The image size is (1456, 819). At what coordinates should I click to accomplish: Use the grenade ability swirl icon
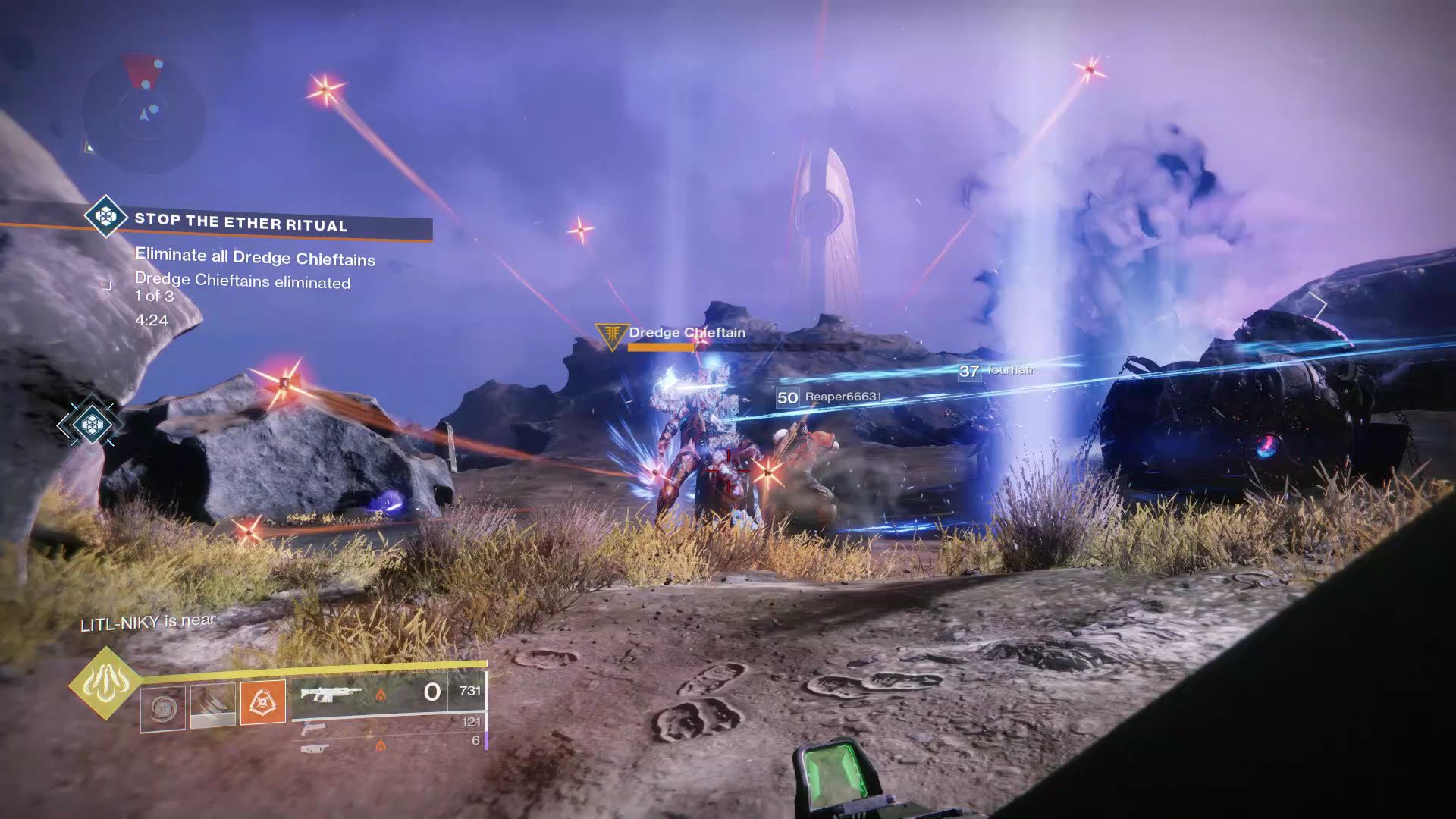click(x=163, y=709)
